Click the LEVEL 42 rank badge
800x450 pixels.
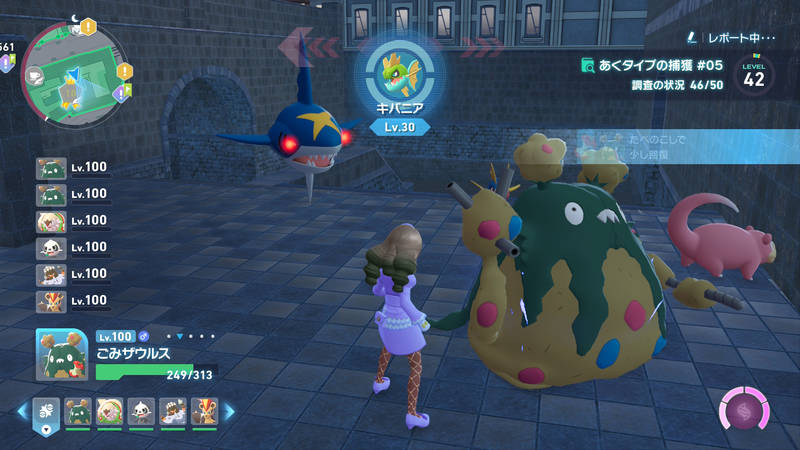pos(754,76)
